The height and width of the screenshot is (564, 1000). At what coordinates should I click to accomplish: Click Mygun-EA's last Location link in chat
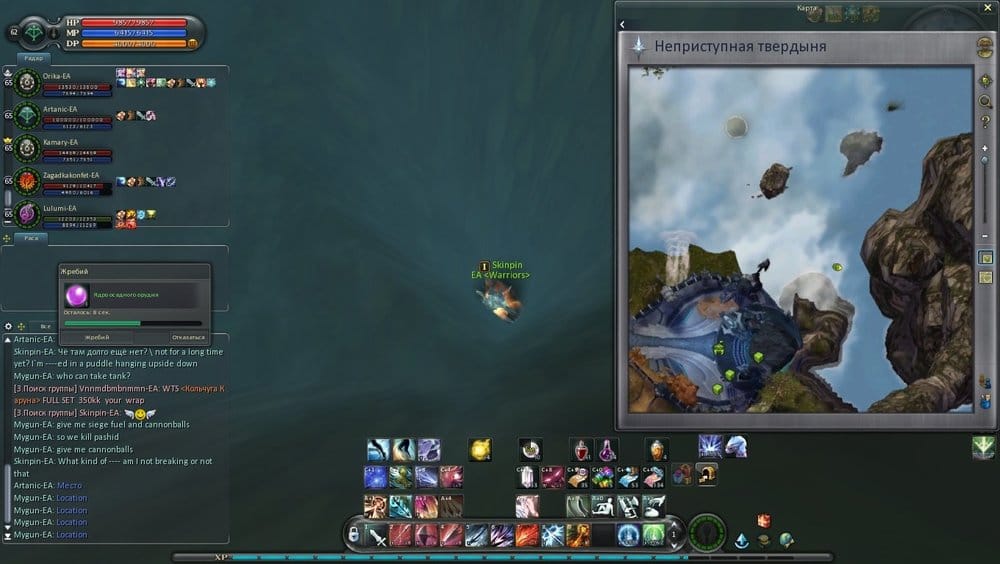(71, 535)
